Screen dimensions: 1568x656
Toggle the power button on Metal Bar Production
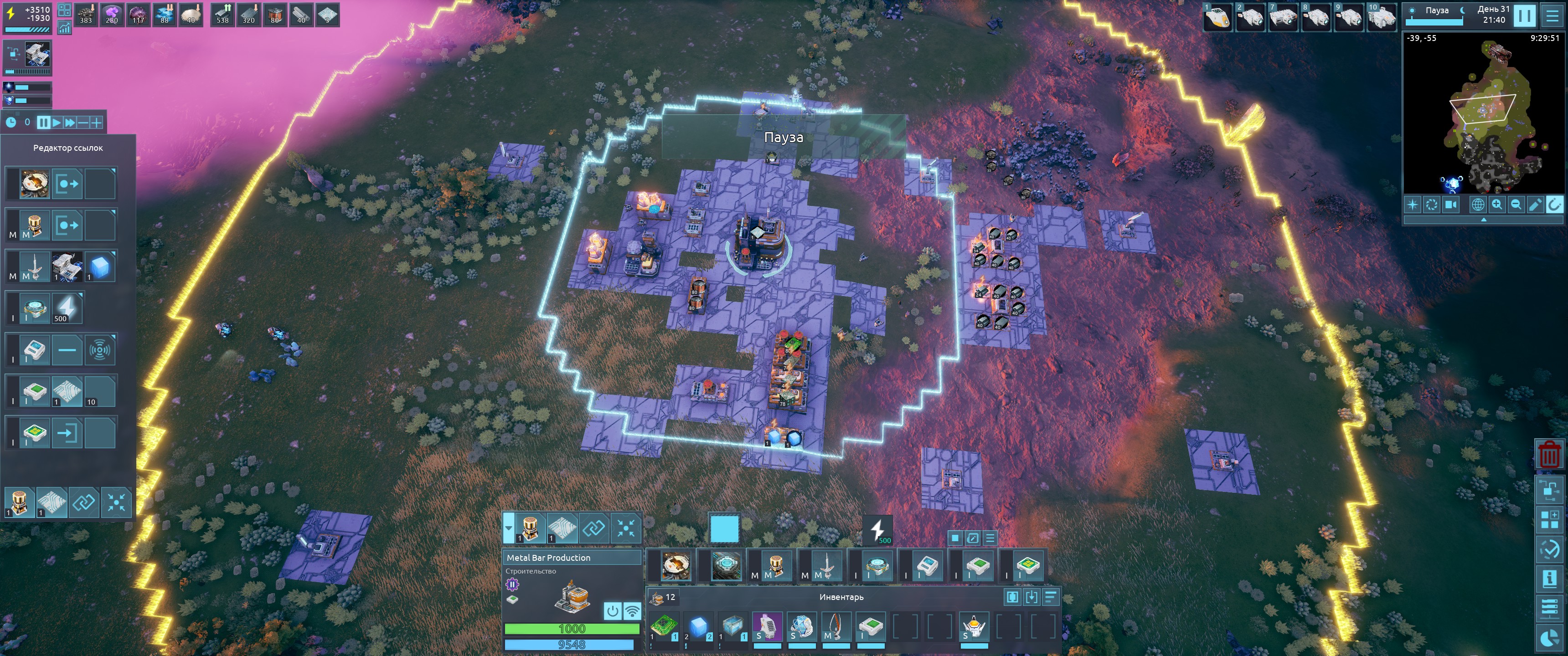[x=612, y=610]
